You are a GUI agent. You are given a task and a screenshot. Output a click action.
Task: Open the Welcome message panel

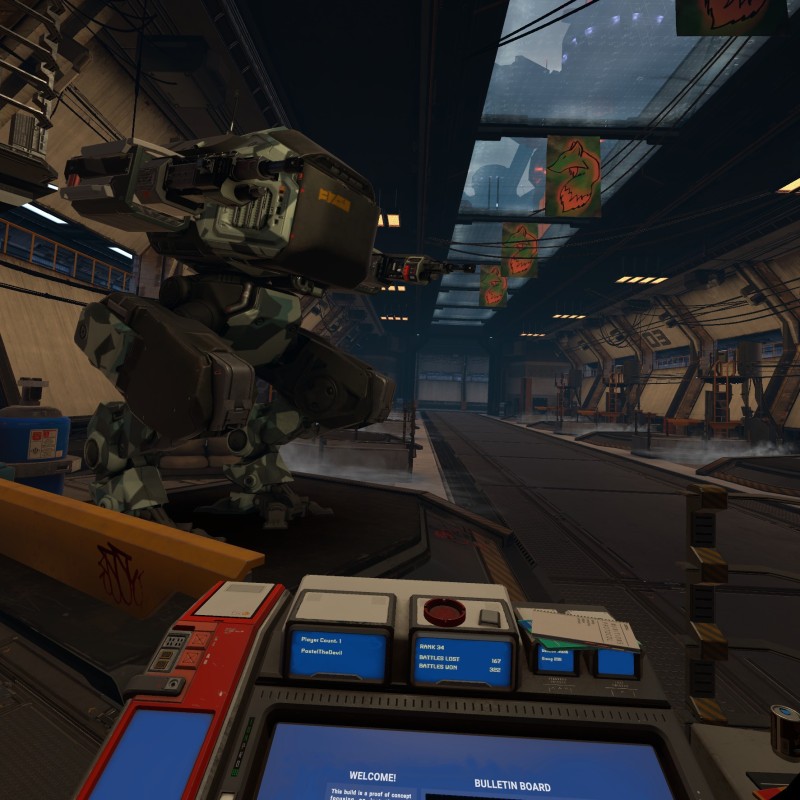click(372, 776)
